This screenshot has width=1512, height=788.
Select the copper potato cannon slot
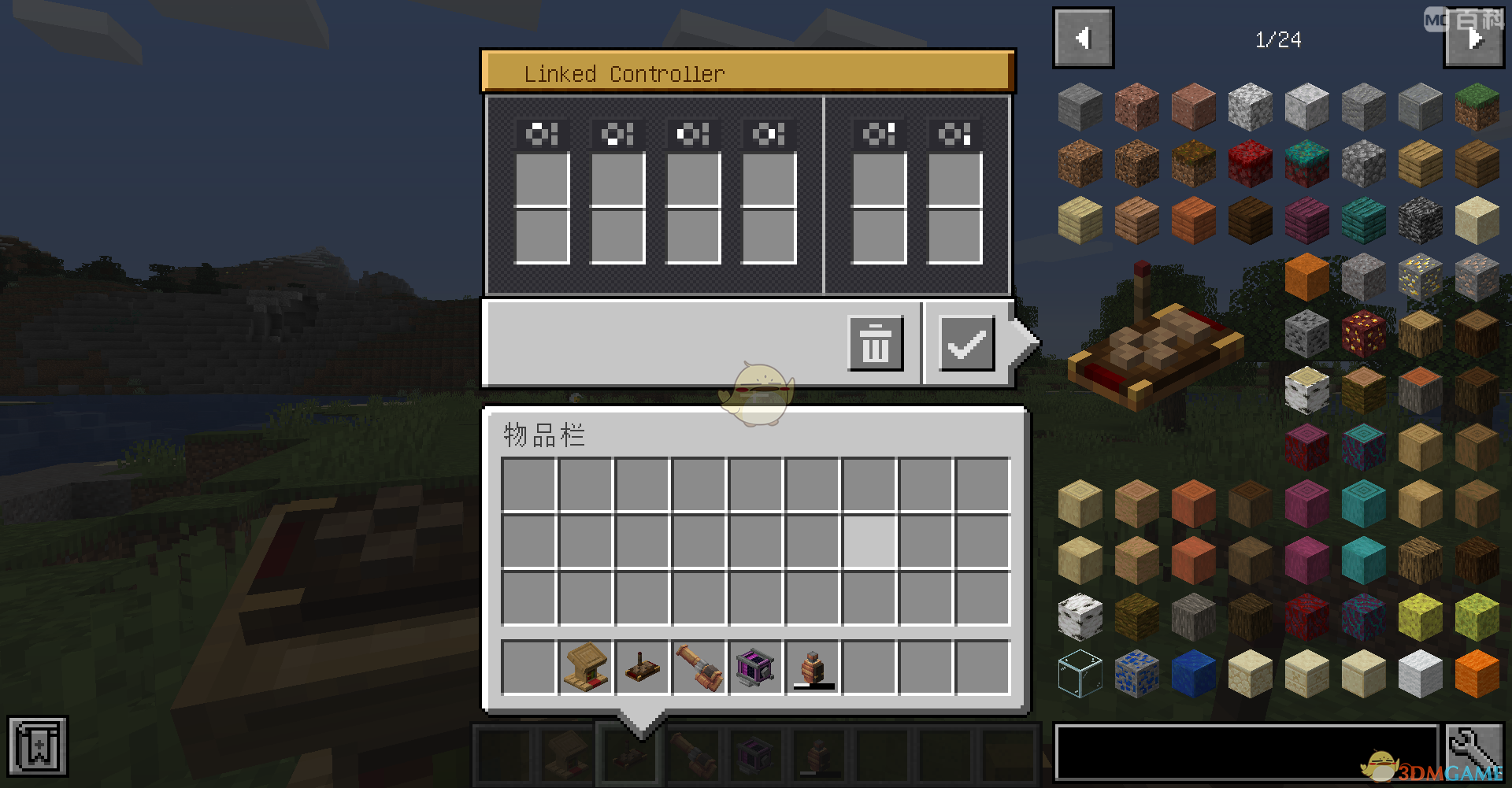pyautogui.click(x=699, y=668)
